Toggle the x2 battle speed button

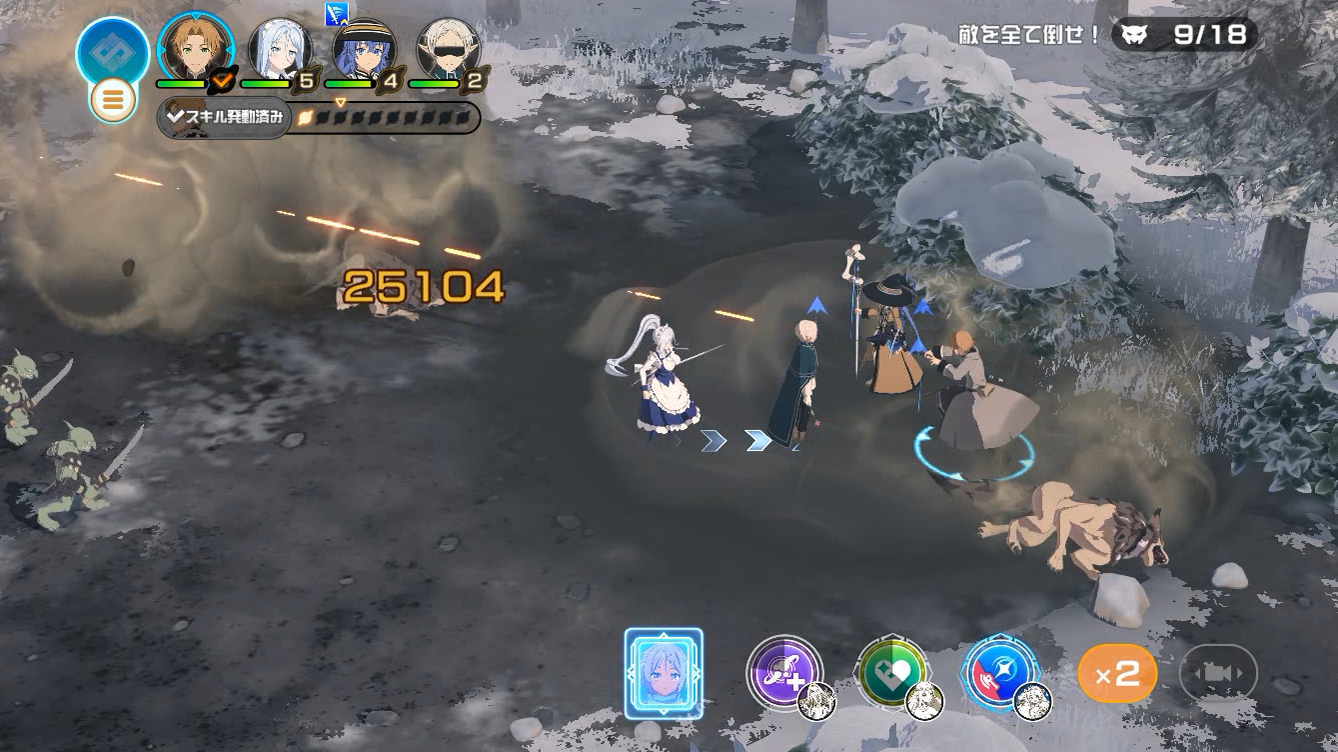click(1117, 673)
